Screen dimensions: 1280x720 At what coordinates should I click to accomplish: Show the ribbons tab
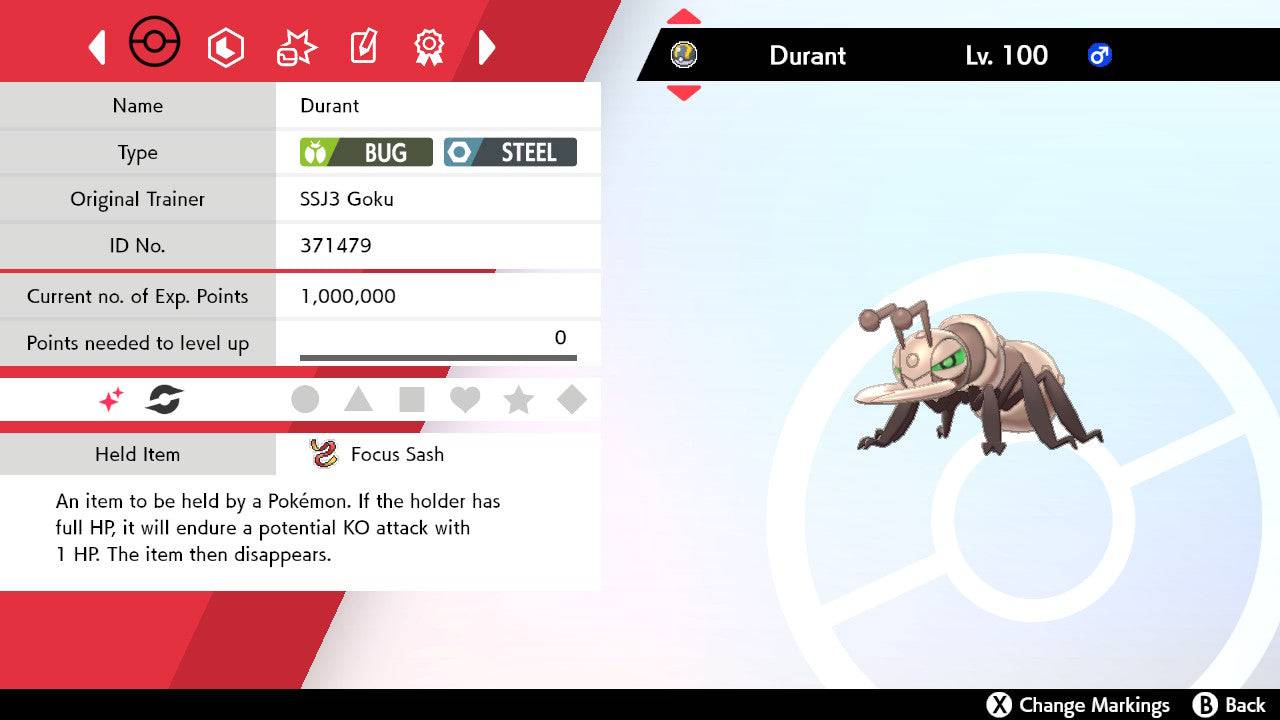[429, 46]
